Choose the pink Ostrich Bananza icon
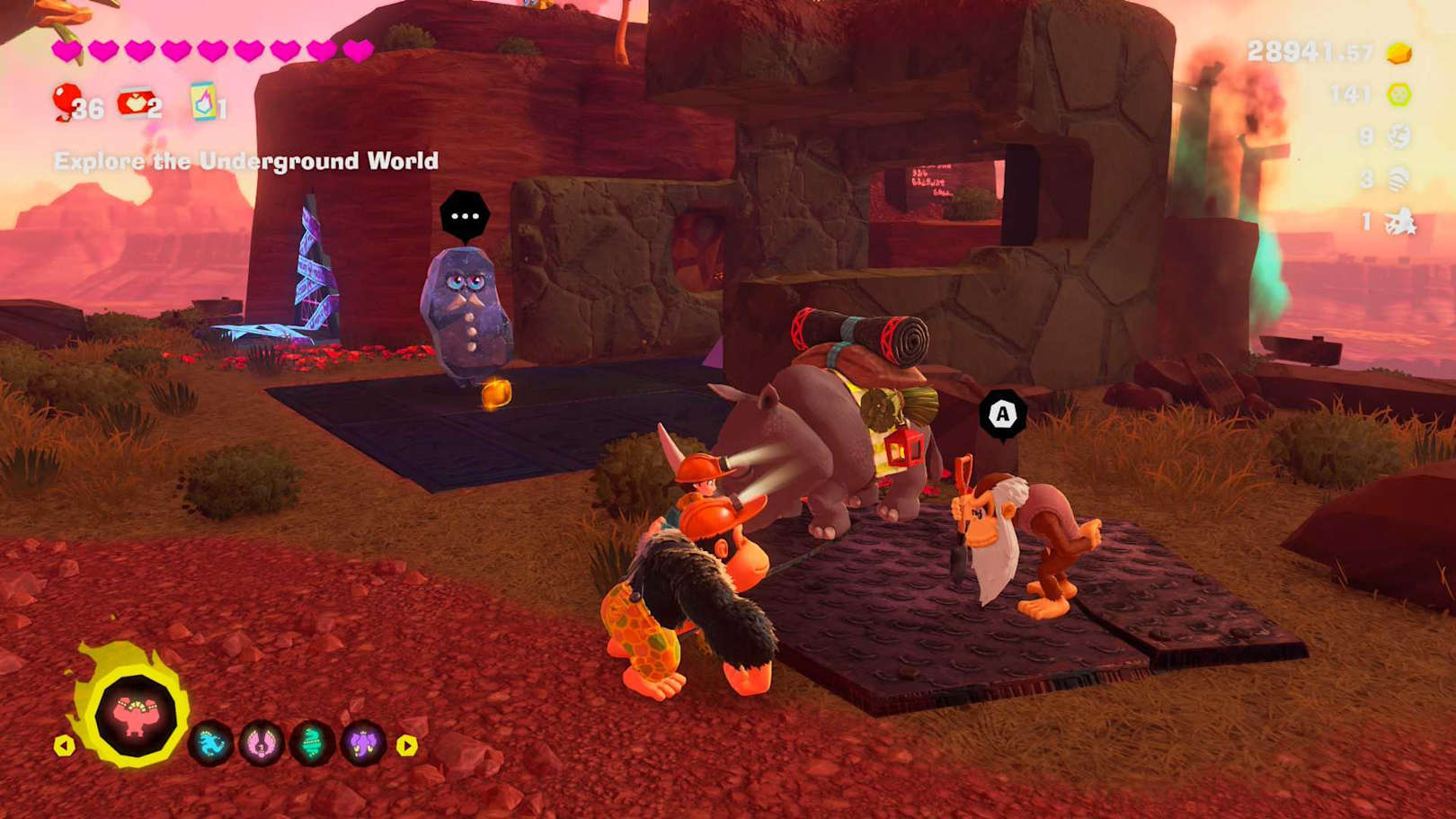Screen dimensions: 1456x819 pos(262,743)
